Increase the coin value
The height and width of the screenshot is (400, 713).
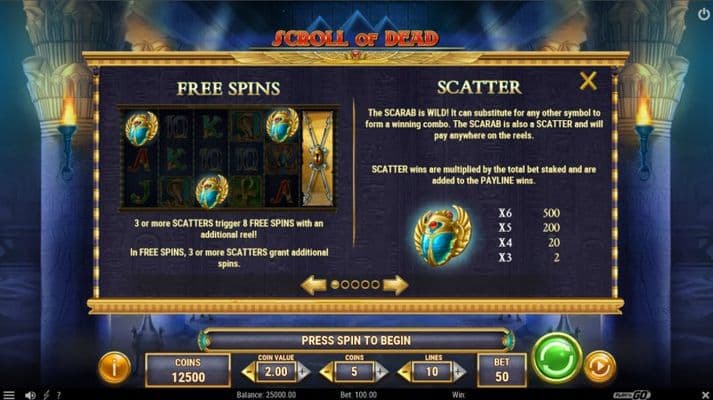point(304,372)
